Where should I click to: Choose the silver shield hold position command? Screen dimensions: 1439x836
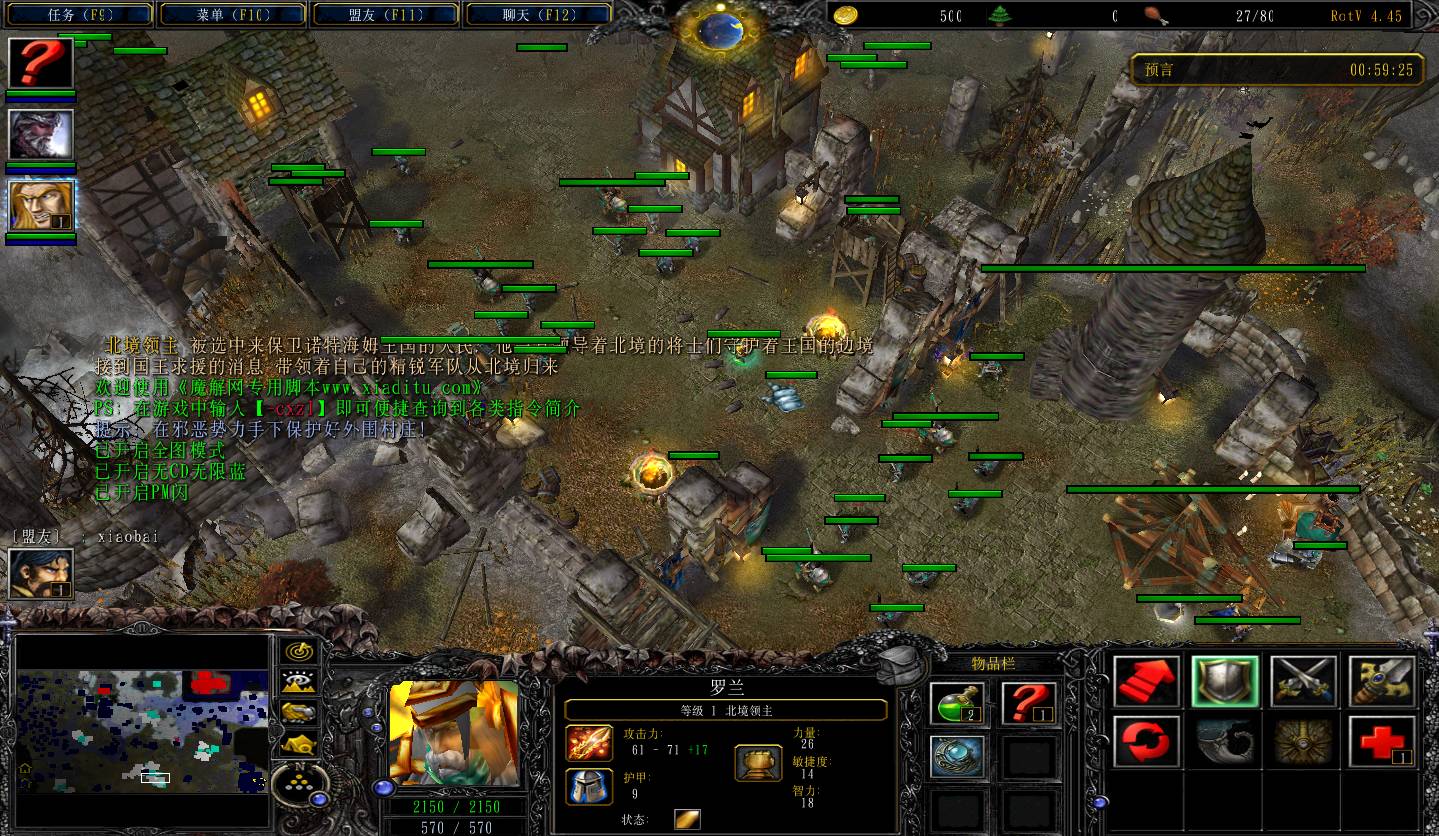1225,682
